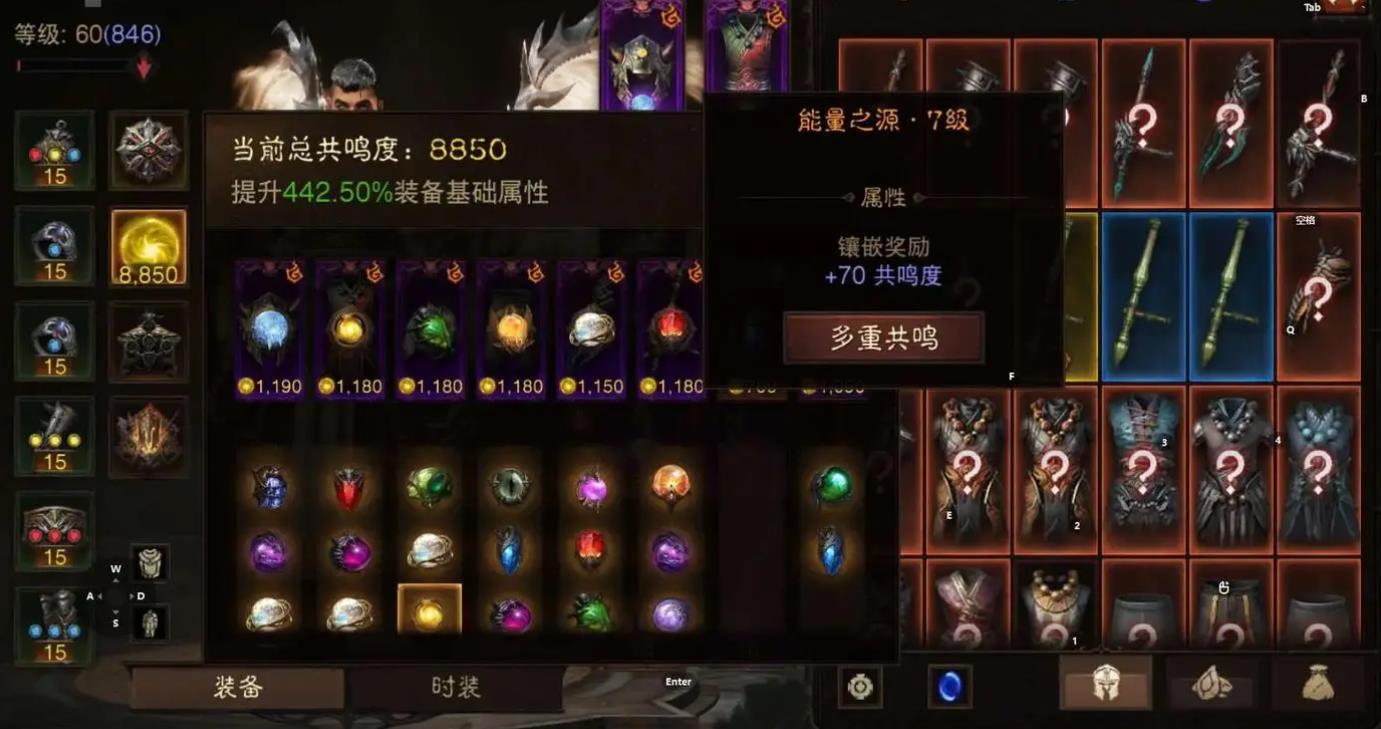Click the blue-highlighted staff in the inventory grid

pyautogui.click(x=1143, y=295)
